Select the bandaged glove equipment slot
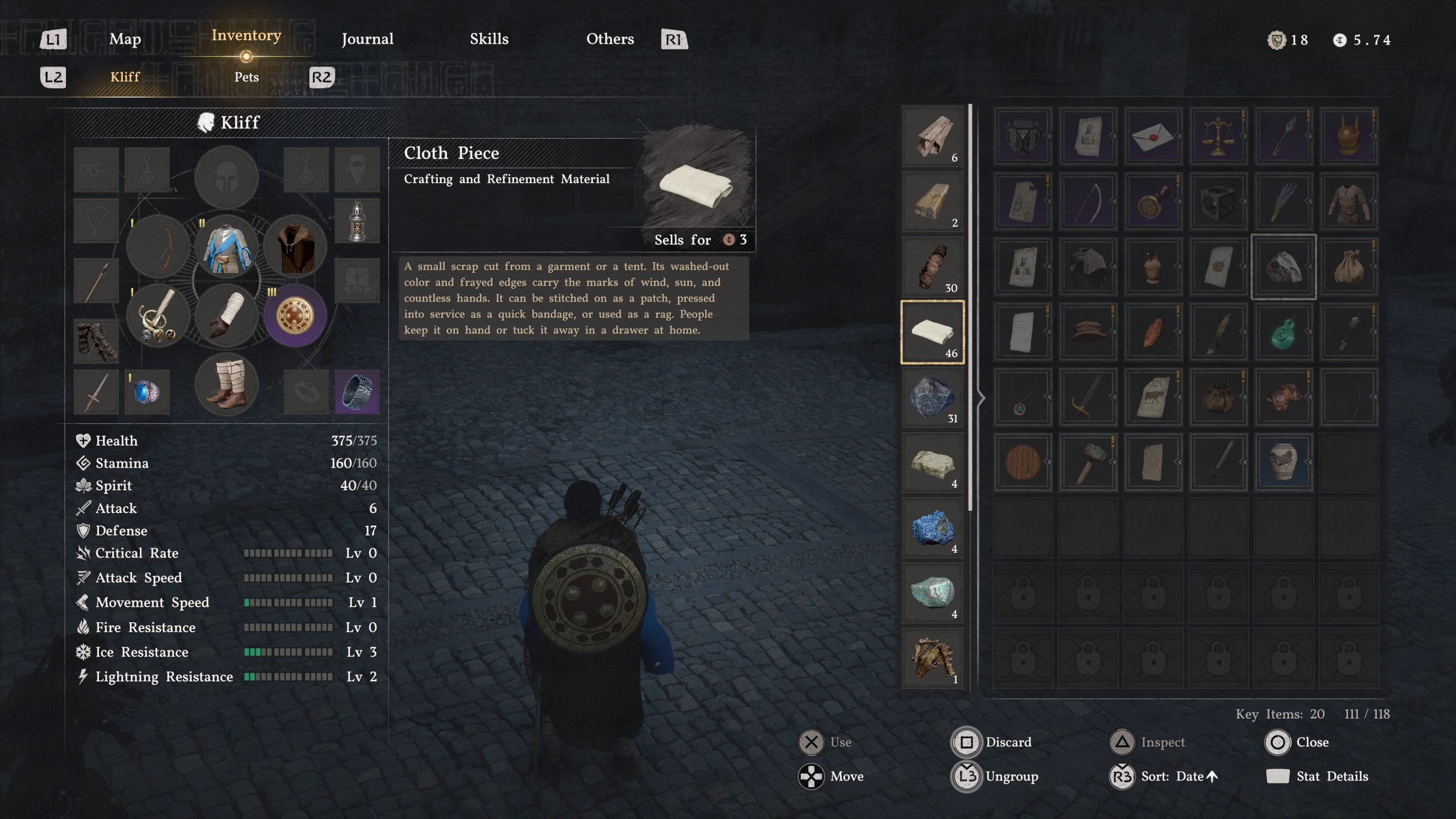The width and height of the screenshot is (1456, 819). [226, 316]
